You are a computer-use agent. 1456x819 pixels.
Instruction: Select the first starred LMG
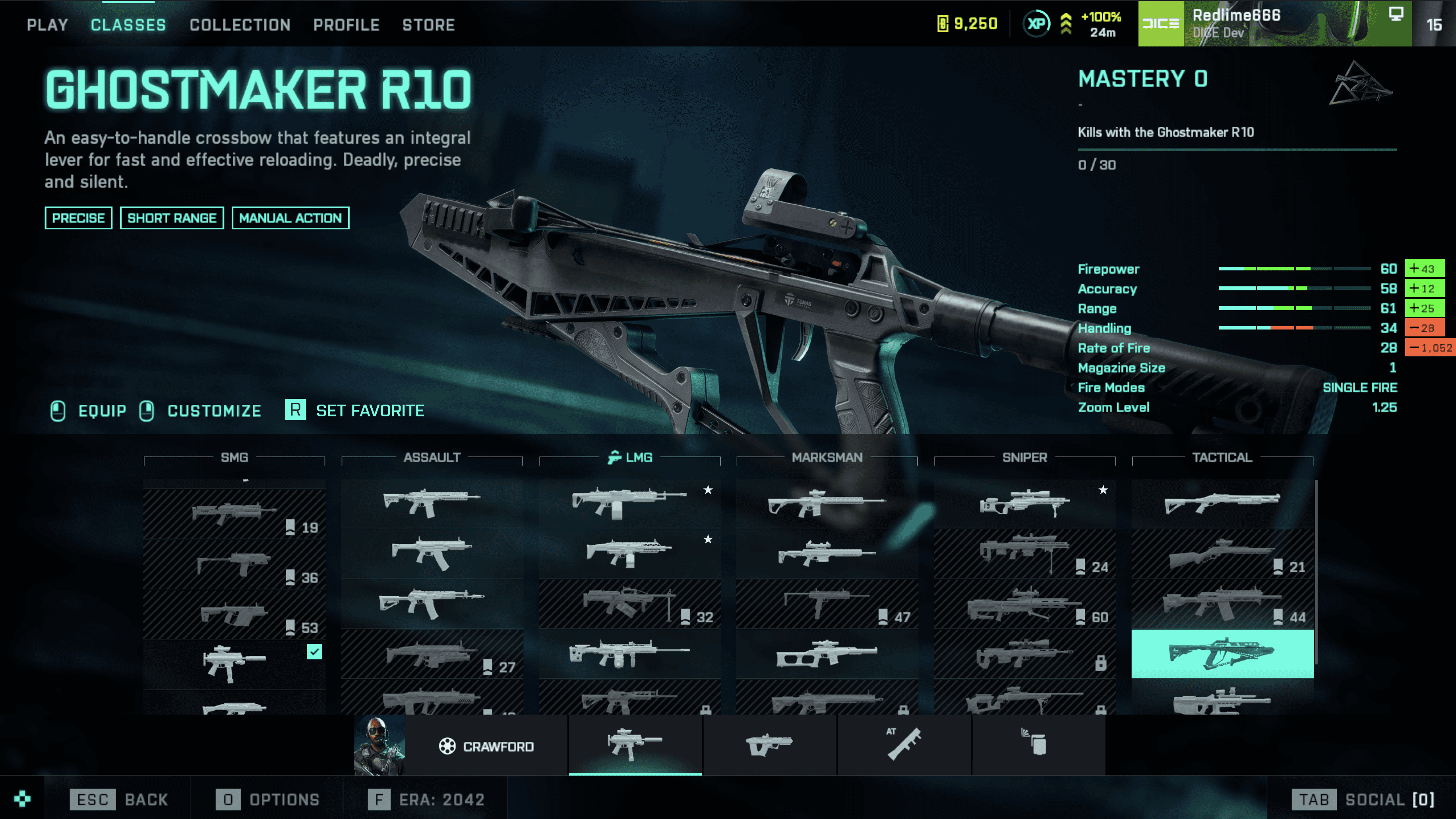(629, 503)
